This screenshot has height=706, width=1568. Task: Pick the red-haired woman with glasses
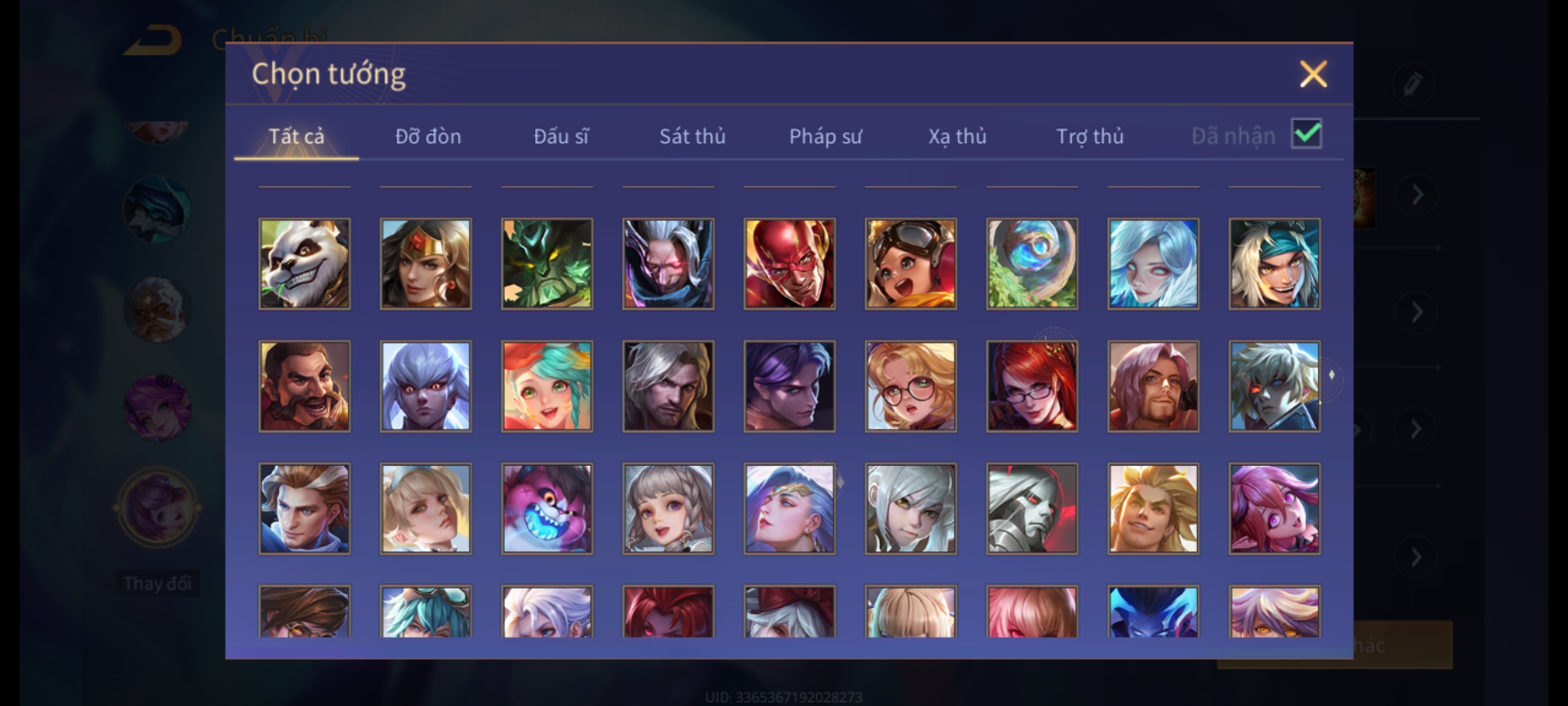click(x=1032, y=386)
